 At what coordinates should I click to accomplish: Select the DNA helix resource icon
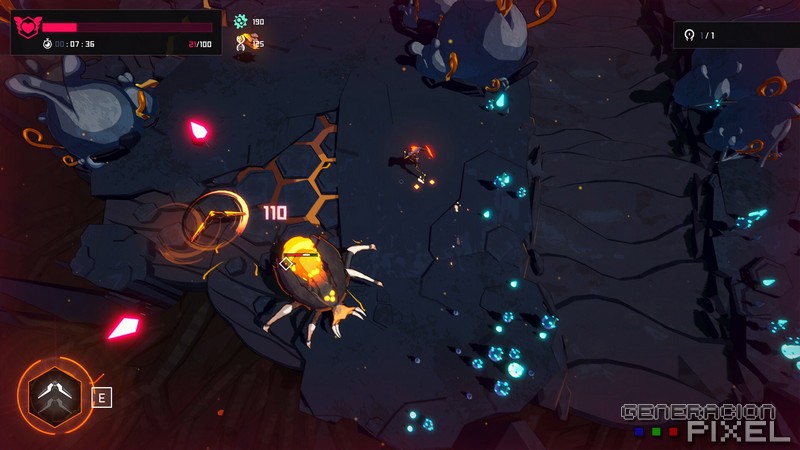click(x=241, y=42)
